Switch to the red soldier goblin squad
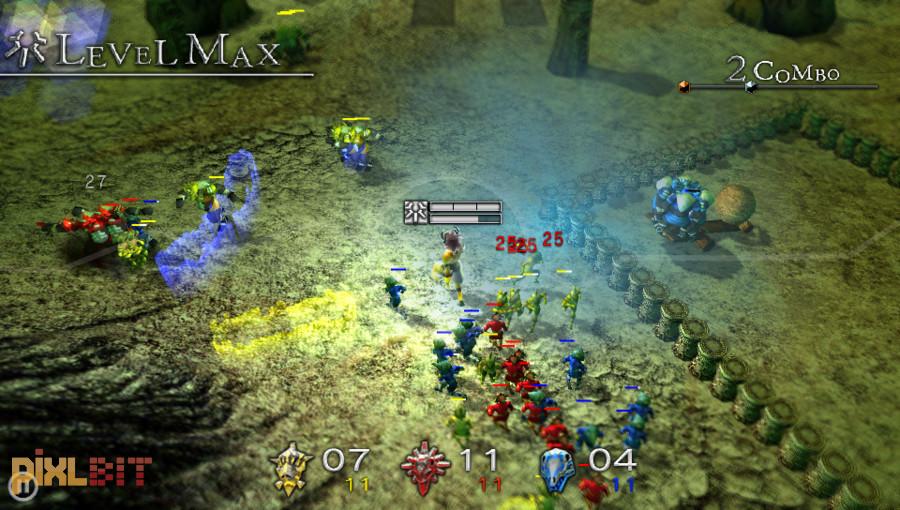The width and height of the screenshot is (900, 510). (425, 467)
